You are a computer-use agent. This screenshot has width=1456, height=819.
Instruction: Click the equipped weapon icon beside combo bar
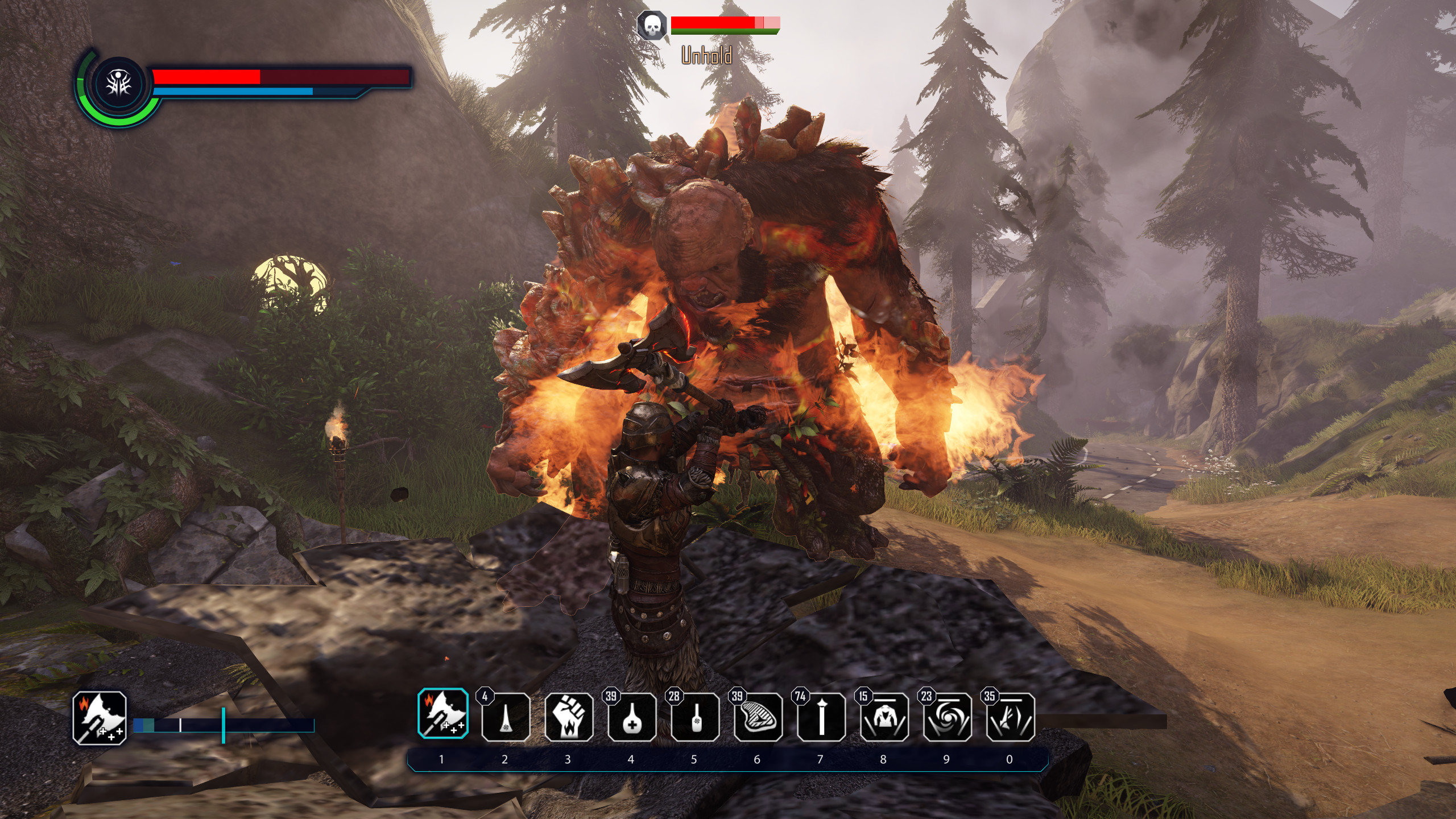click(100, 718)
